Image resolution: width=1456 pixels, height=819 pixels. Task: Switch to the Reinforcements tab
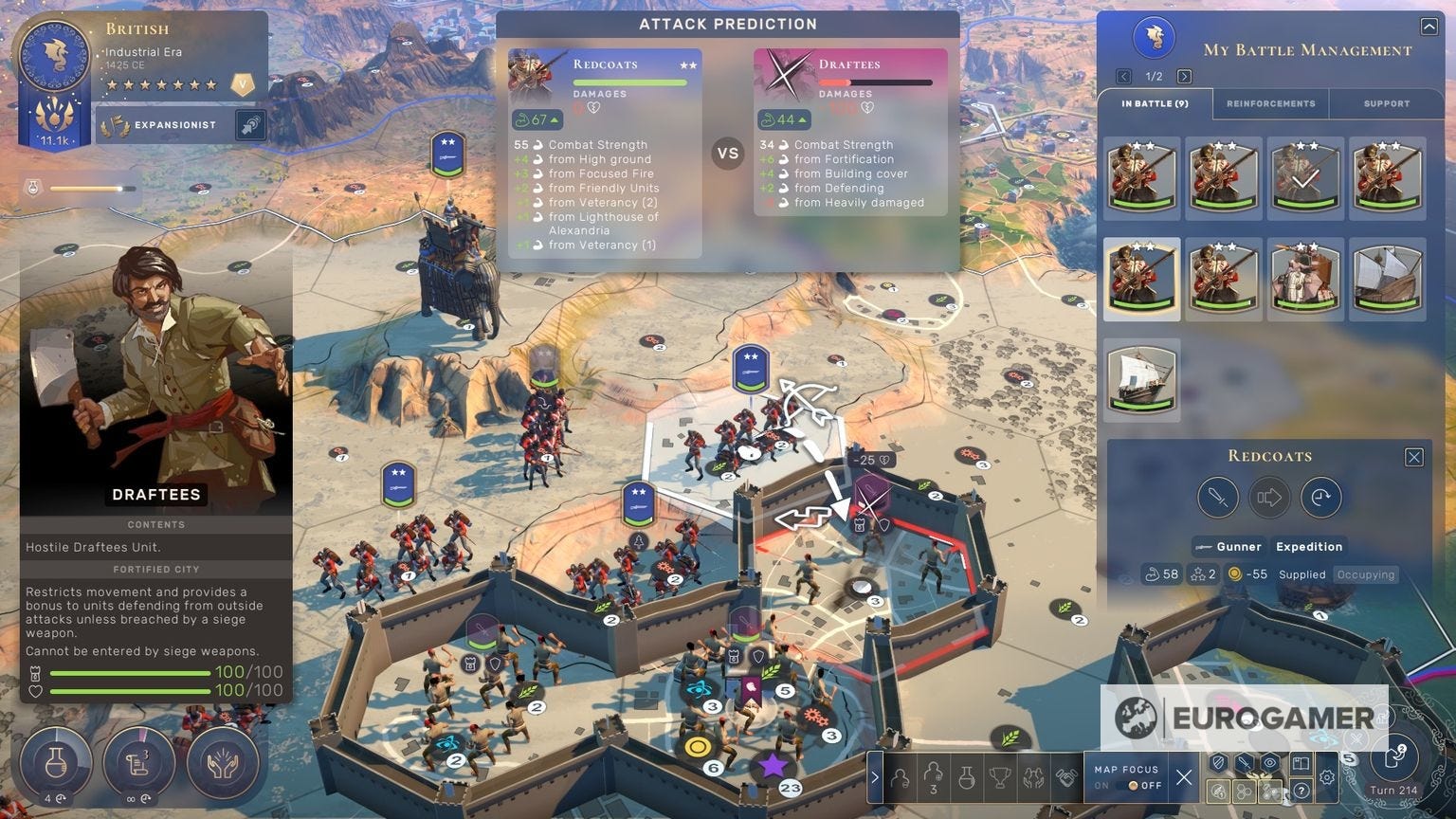point(1270,103)
